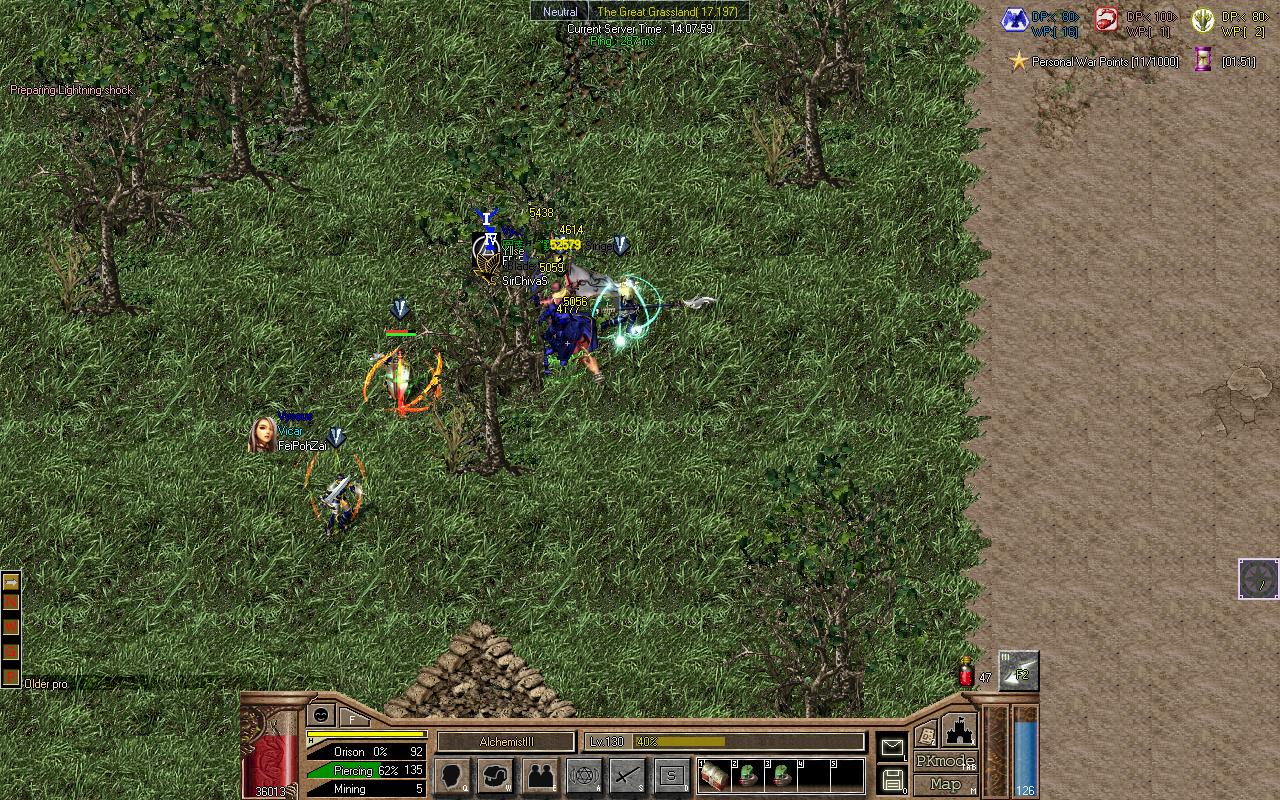Toggle the PKmode button
This screenshot has height=800, width=1280.
[945, 762]
